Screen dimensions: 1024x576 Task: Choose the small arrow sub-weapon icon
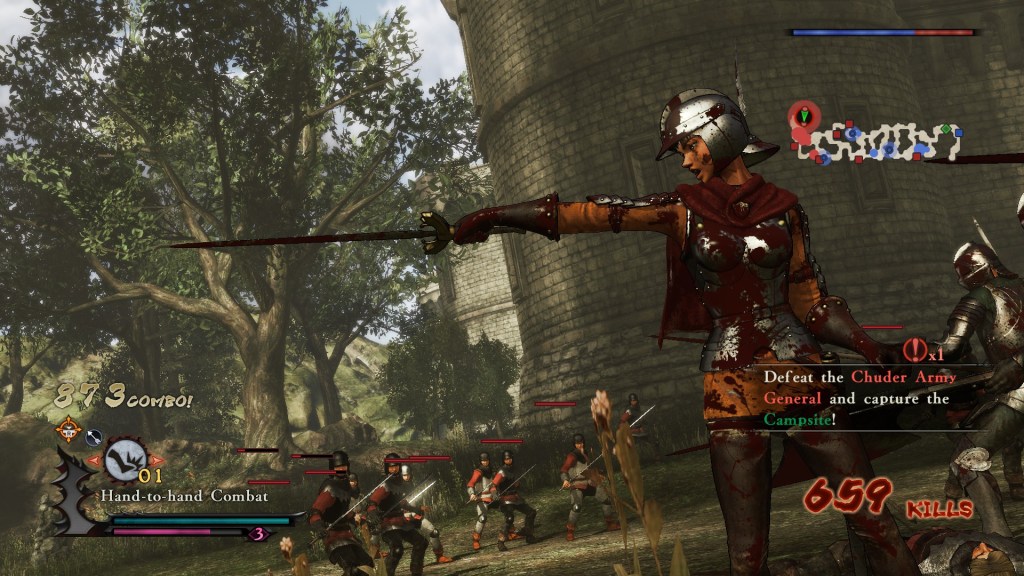point(93,436)
